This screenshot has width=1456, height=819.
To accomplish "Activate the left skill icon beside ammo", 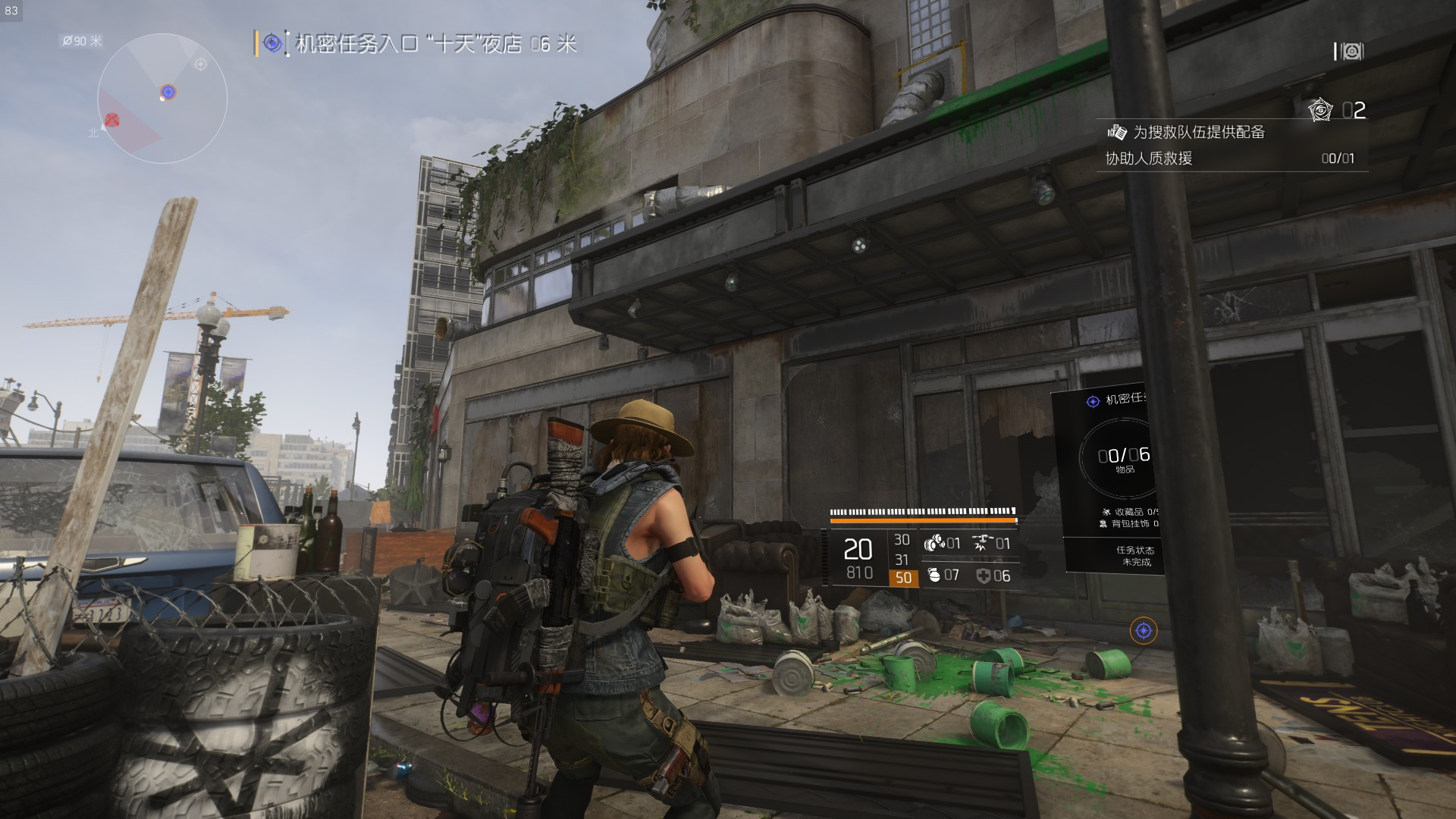I will click(934, 543).
